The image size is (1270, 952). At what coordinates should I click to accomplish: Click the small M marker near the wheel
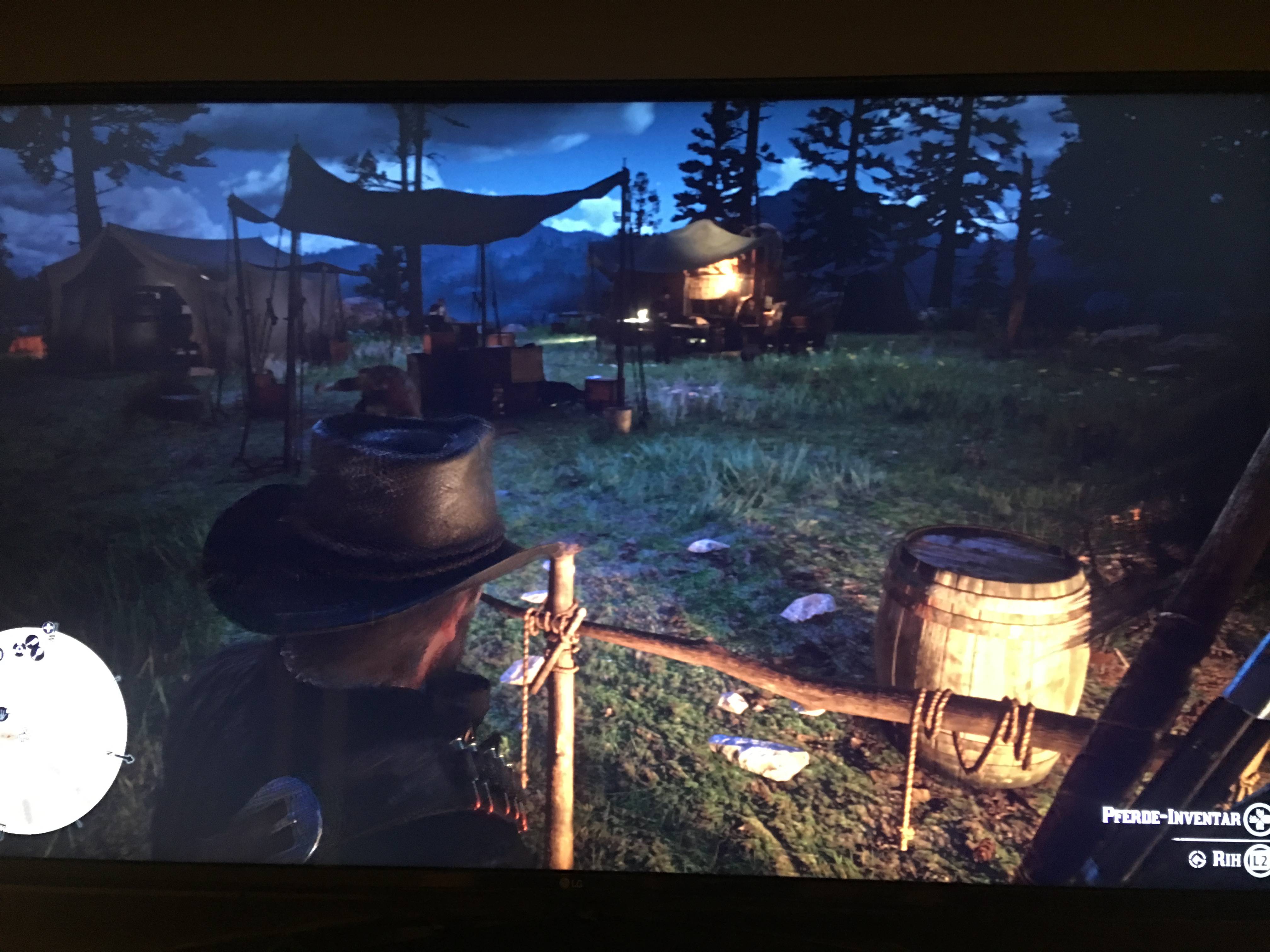52,637
